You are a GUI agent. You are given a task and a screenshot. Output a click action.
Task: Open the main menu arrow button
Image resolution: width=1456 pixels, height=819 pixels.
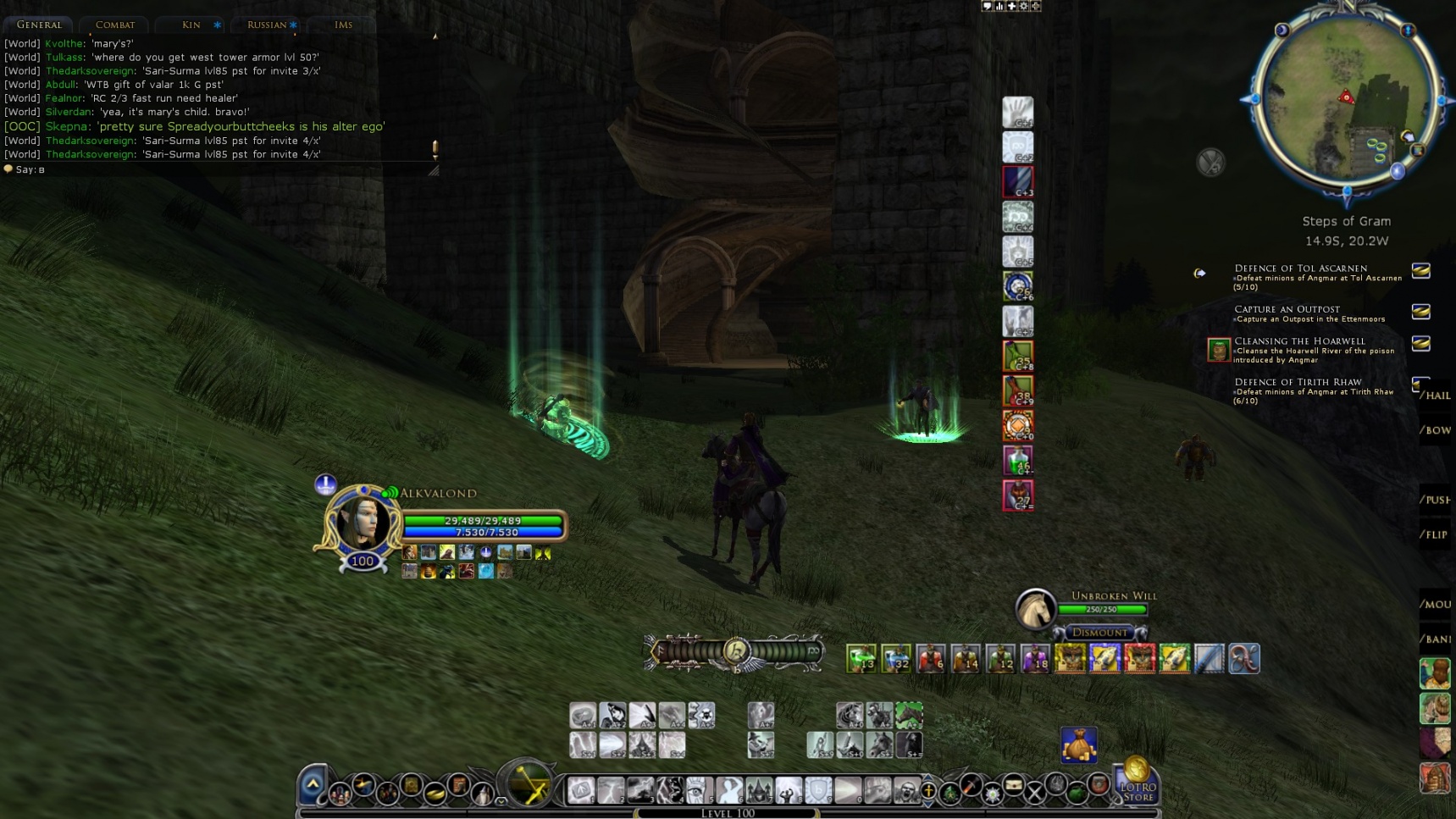point(312,785)
